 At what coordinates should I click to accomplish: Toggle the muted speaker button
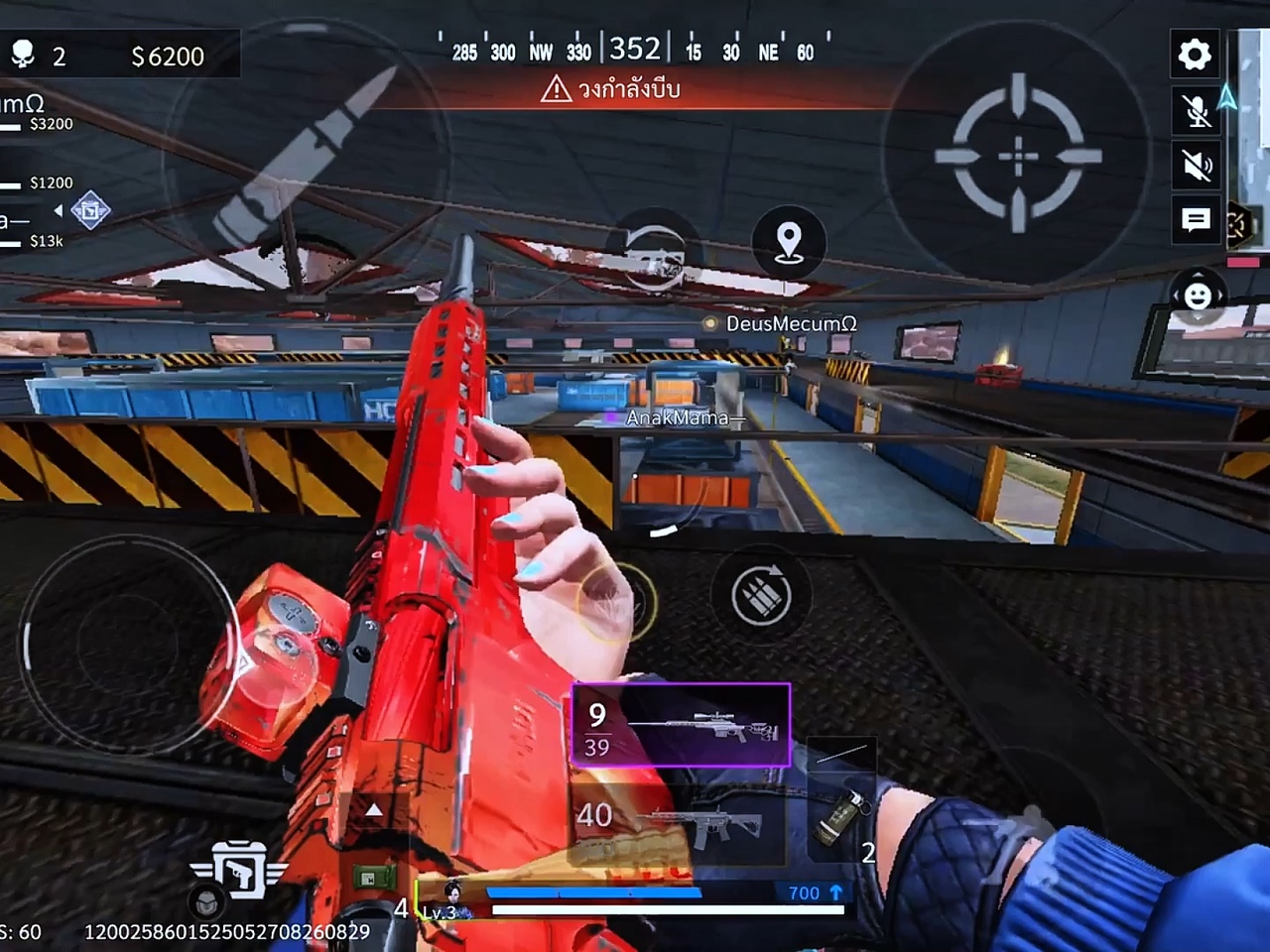coord(1197,165)
